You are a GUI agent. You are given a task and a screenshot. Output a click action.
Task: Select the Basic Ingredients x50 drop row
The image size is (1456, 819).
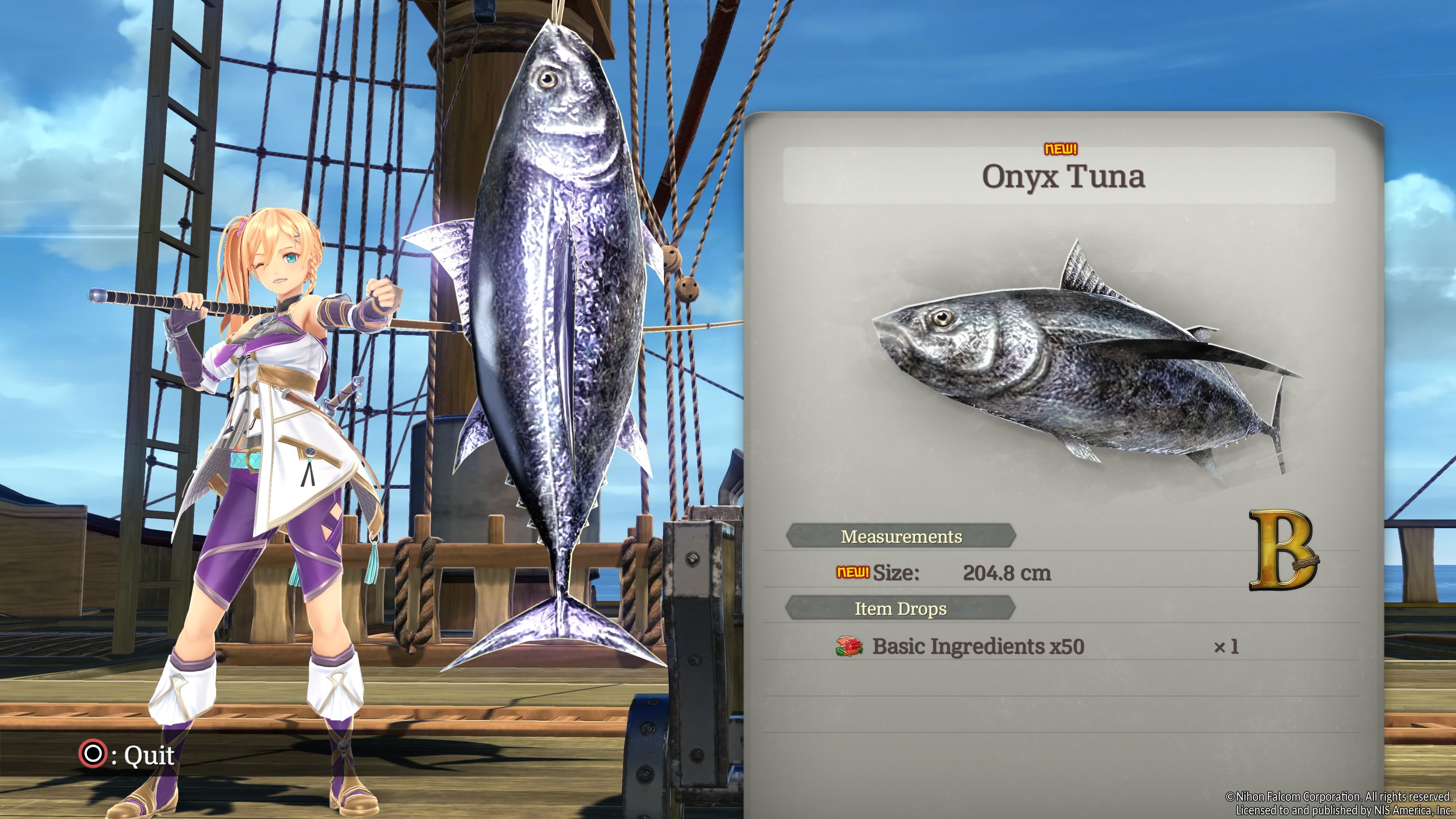click(x=978, y=646)
